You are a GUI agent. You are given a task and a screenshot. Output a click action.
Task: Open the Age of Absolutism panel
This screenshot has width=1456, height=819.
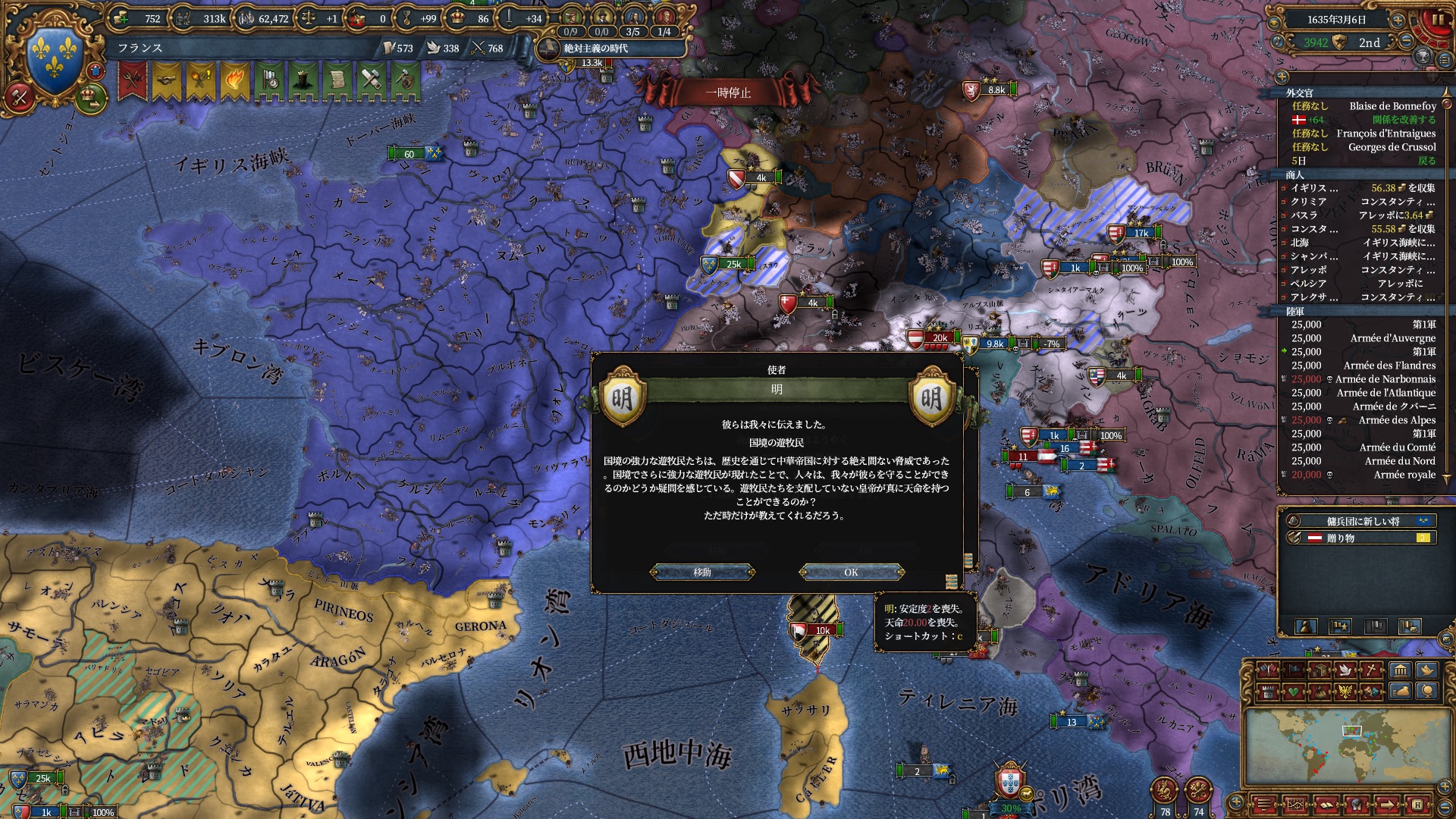coord(595,49)
